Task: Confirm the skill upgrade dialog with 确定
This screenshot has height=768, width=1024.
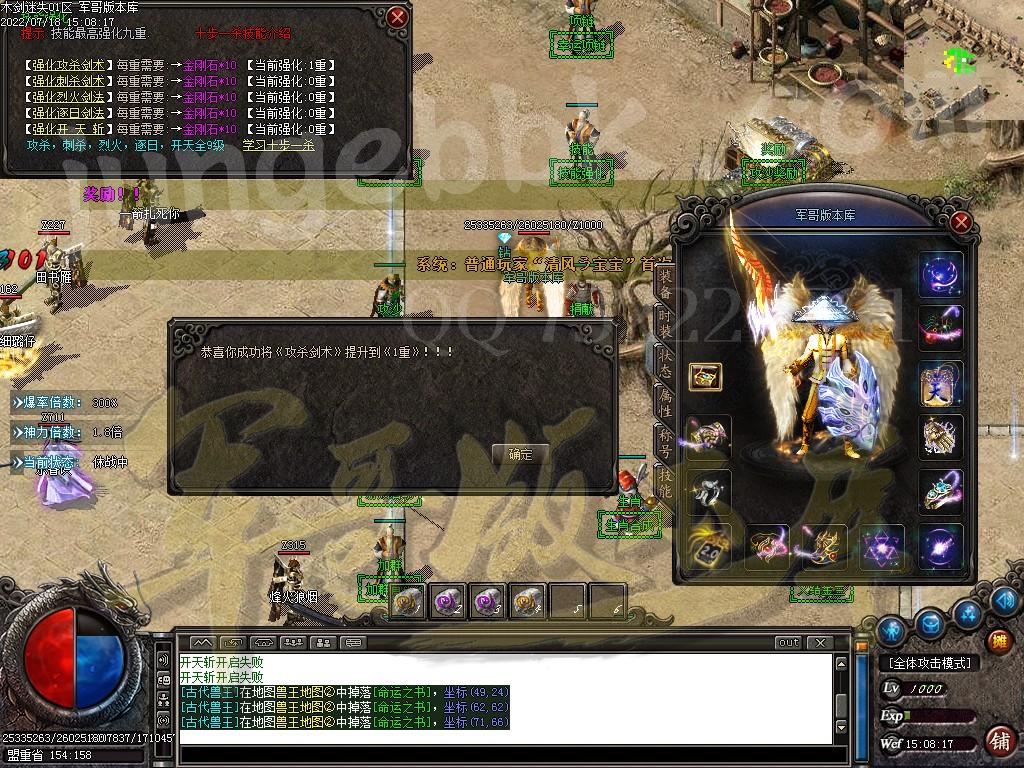Action: click(520, 454)
